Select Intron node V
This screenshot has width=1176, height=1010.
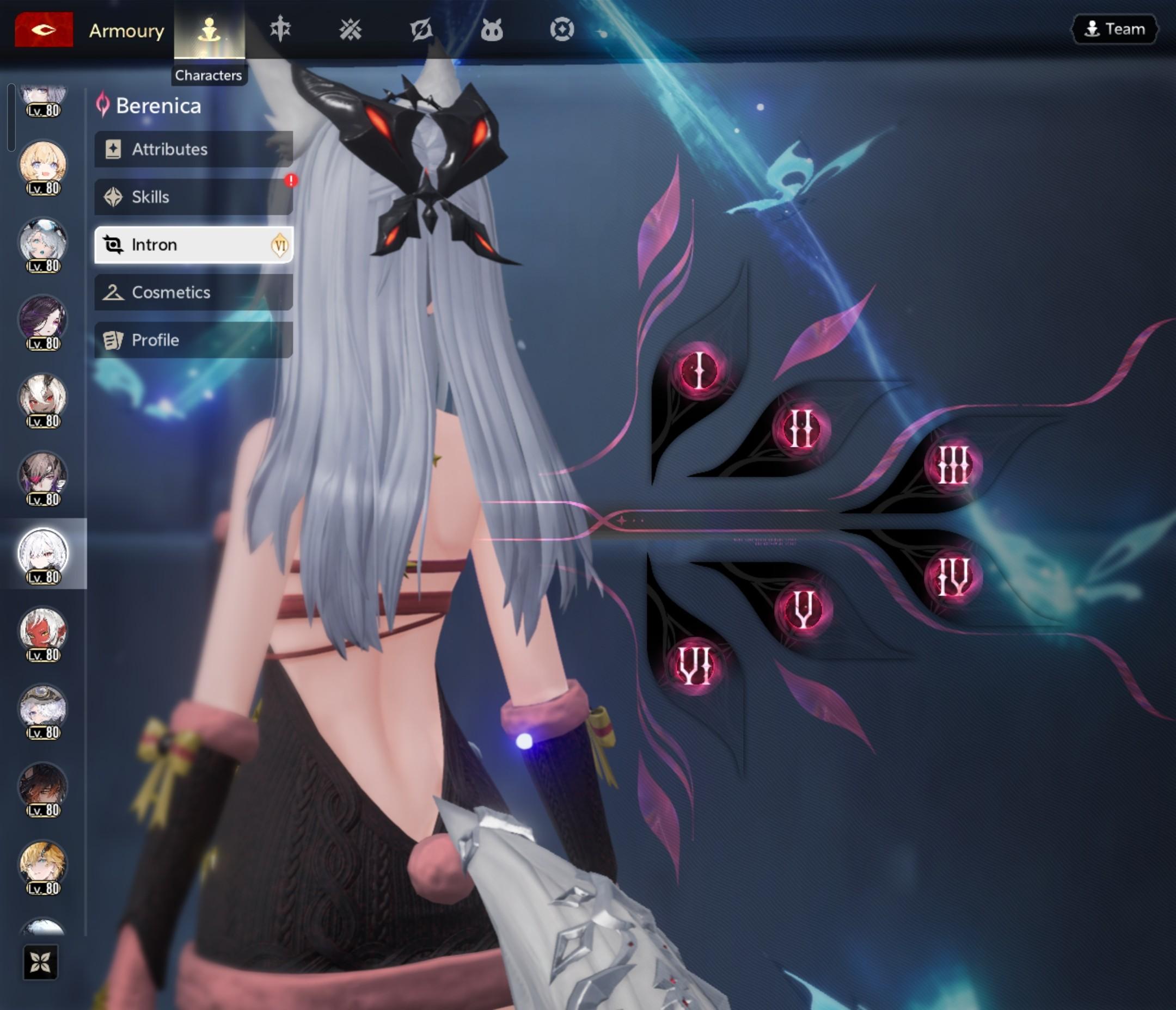803,609
